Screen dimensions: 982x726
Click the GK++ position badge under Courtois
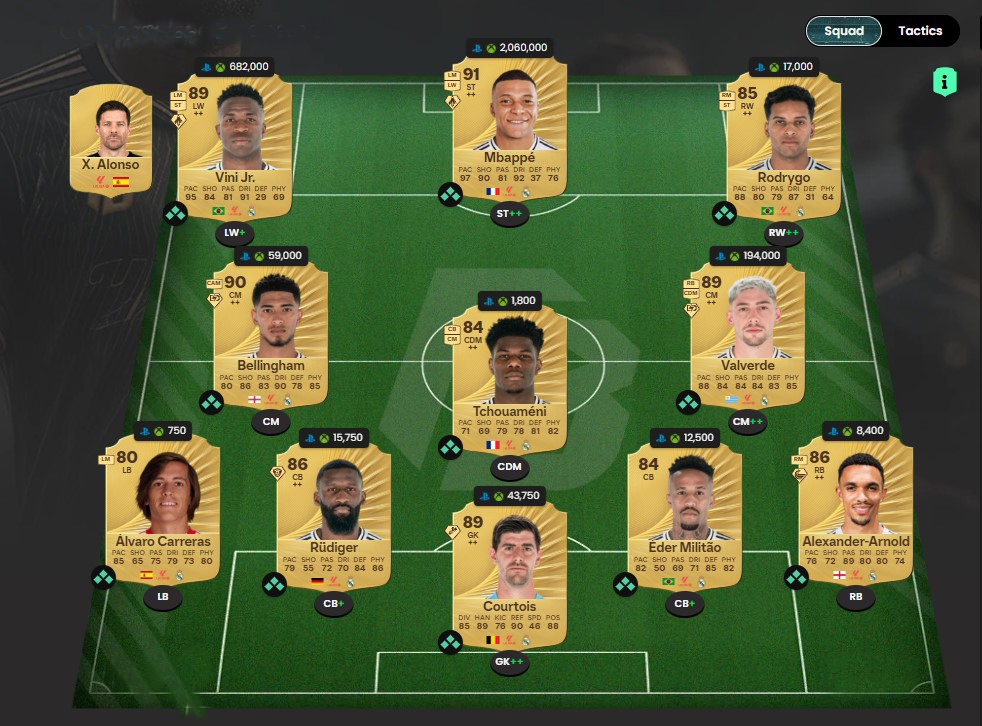pos(509,661)
